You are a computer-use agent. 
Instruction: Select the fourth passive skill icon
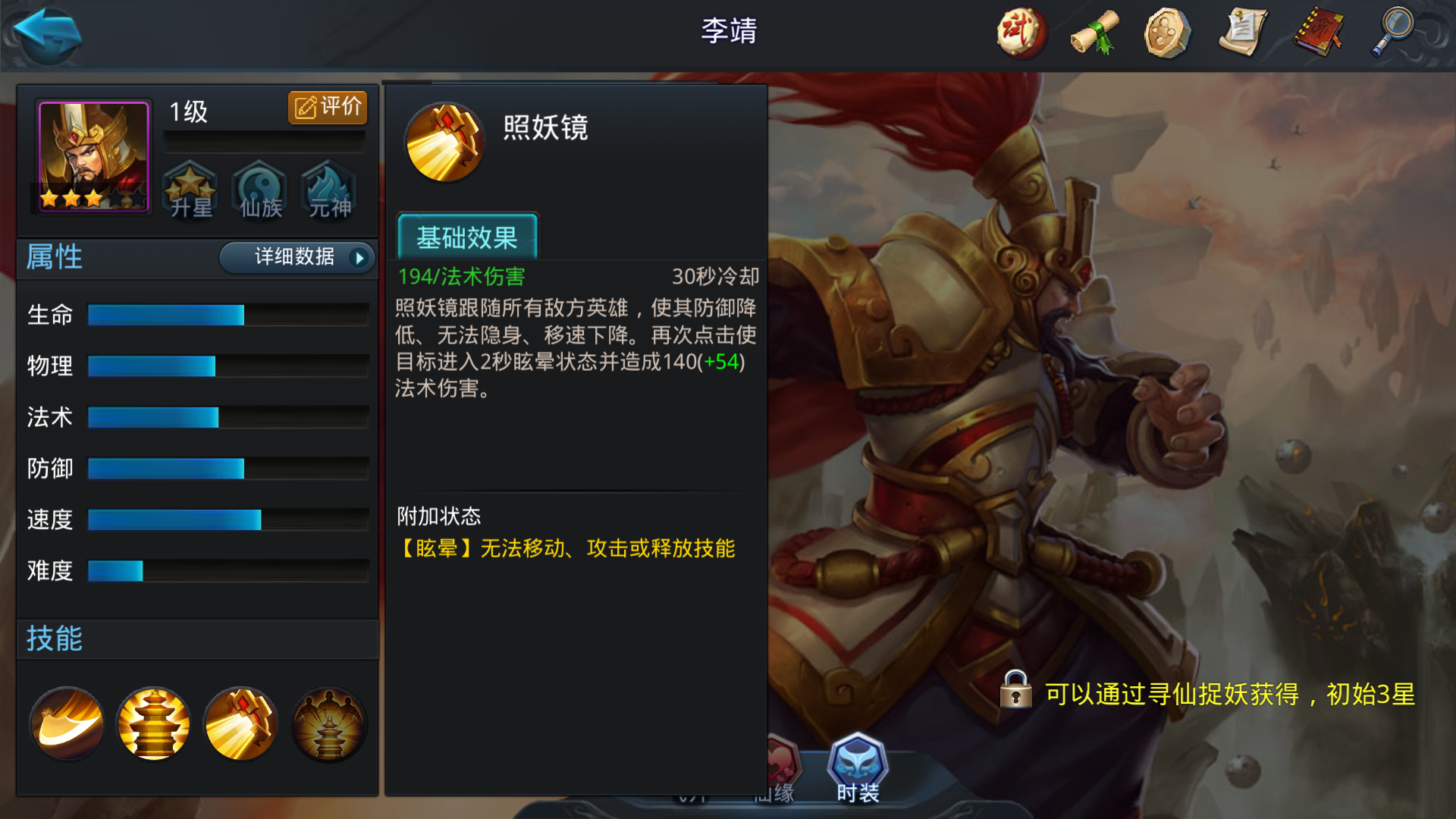coord(328,723)
